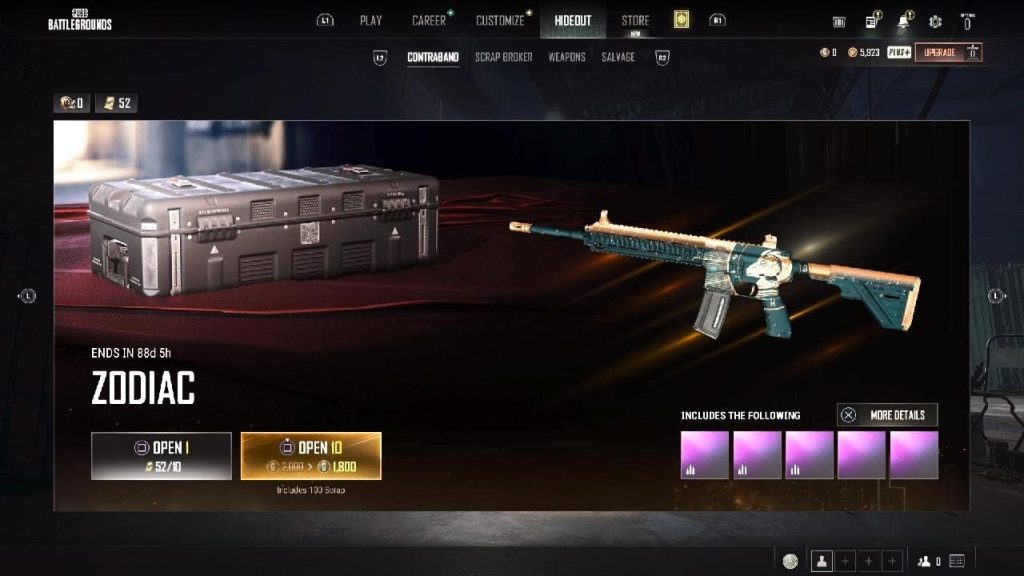1024x576 pixels.
Task: Show the Contraband section
Action: (x=433, y=57)
